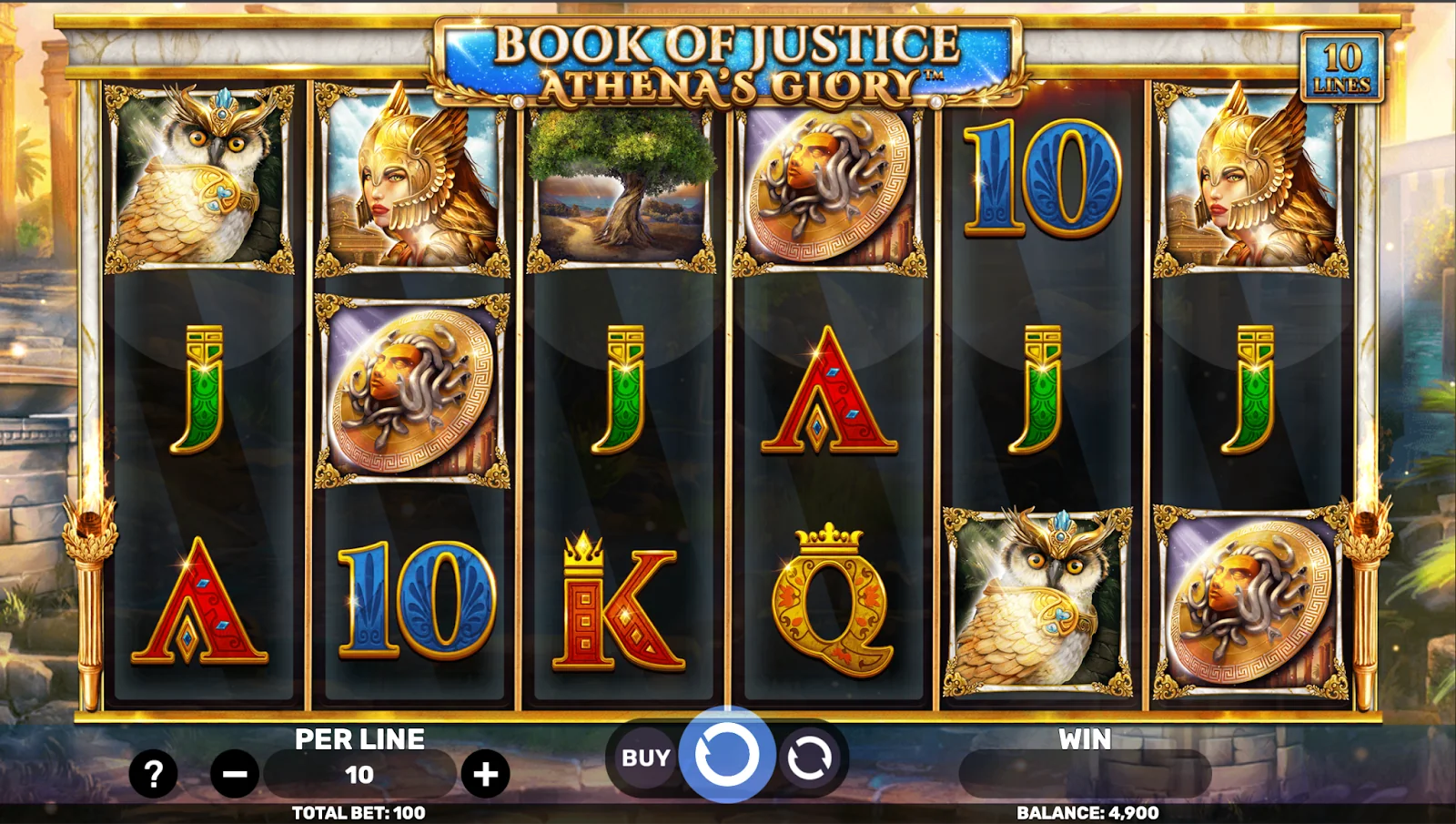Image resolution: width=1456 pixels, height=824 pixels.
Task: Increase the per line bet
Action: click(x=485, y=774)
